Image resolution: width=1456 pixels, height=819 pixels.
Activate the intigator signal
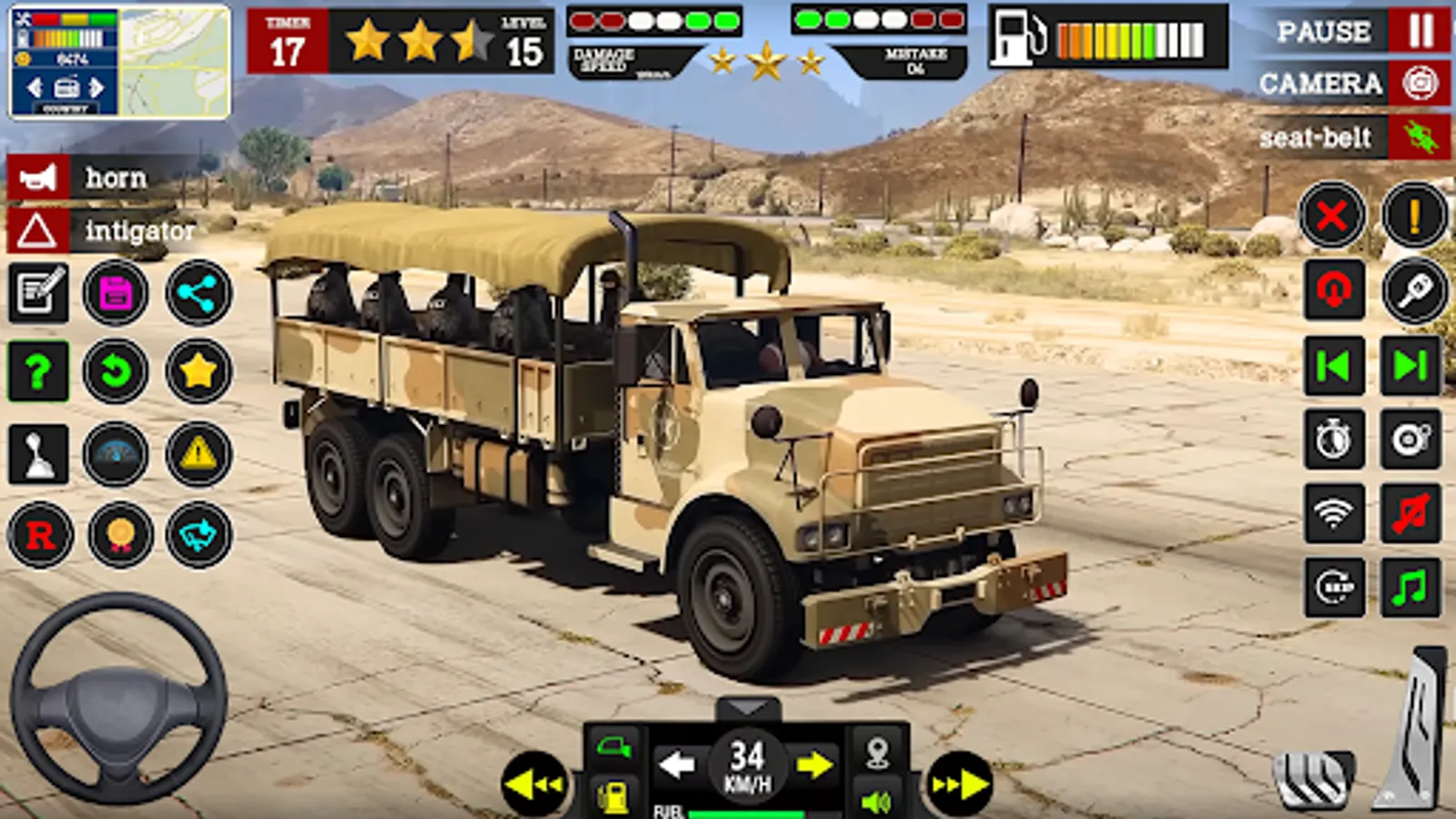[x=36, y=232]
